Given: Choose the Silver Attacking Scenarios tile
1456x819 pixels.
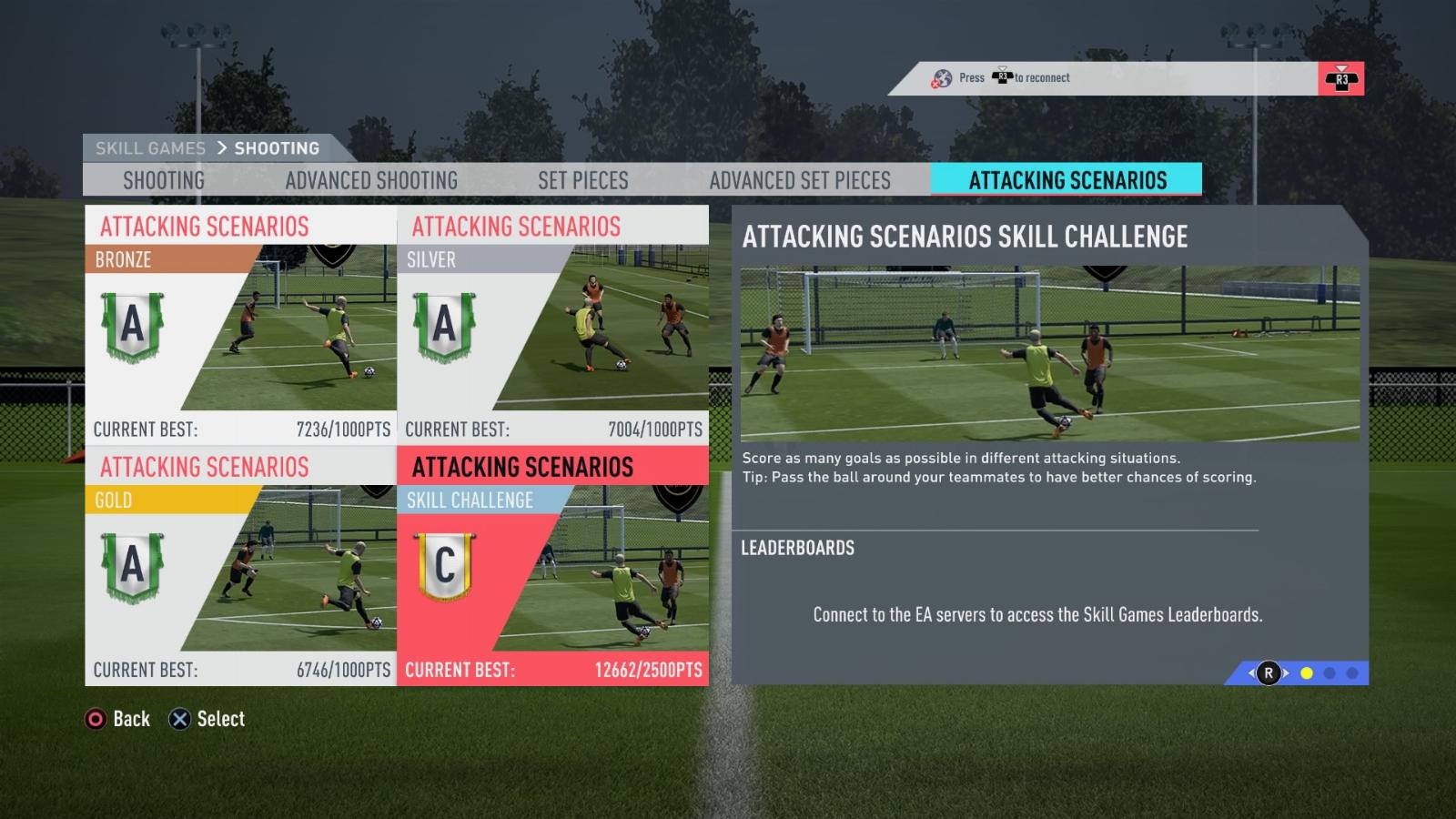Looking at the screenshot, I should (553, 325).
